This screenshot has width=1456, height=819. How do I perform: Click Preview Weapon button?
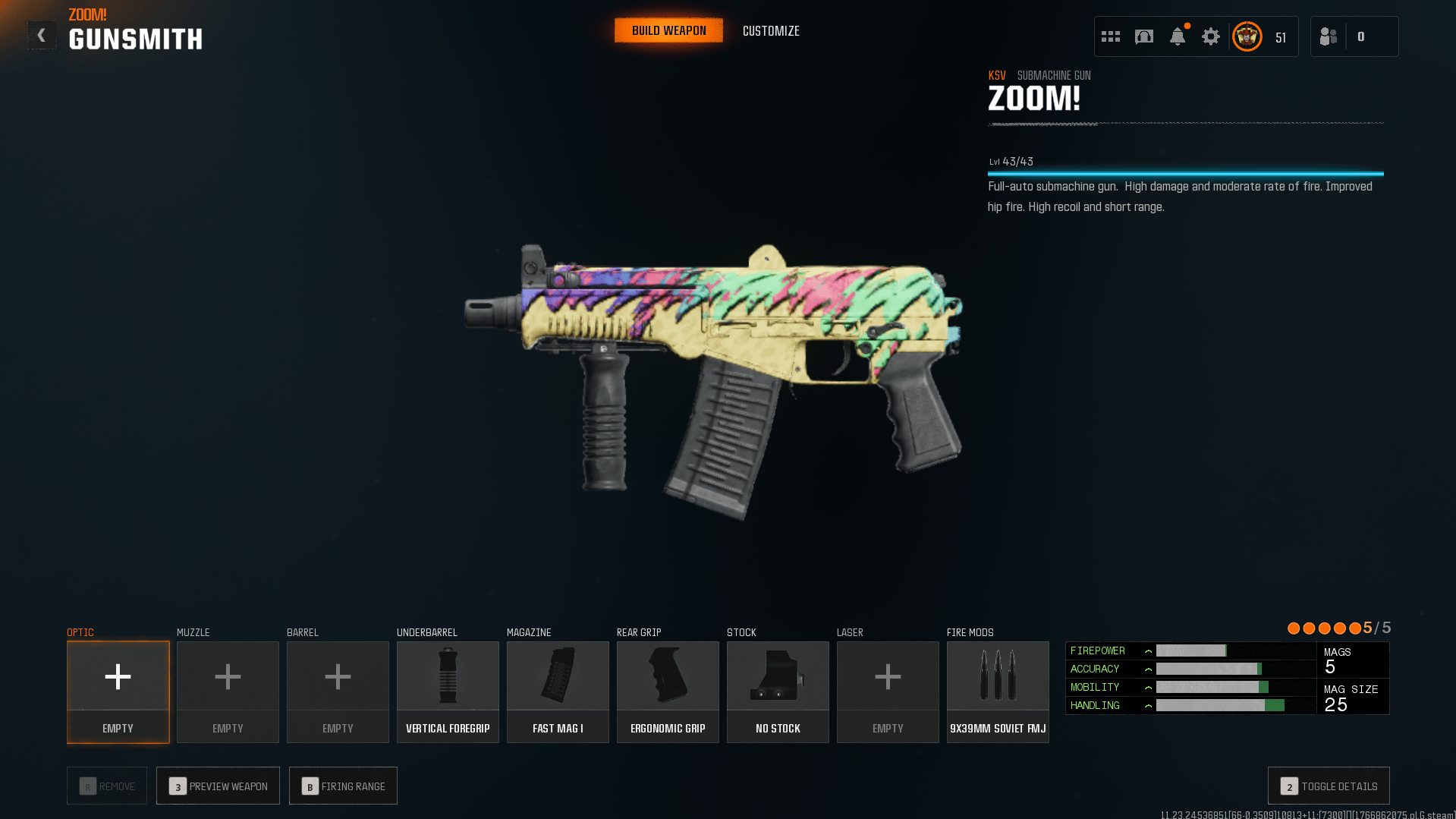click(x=218, y=786)
